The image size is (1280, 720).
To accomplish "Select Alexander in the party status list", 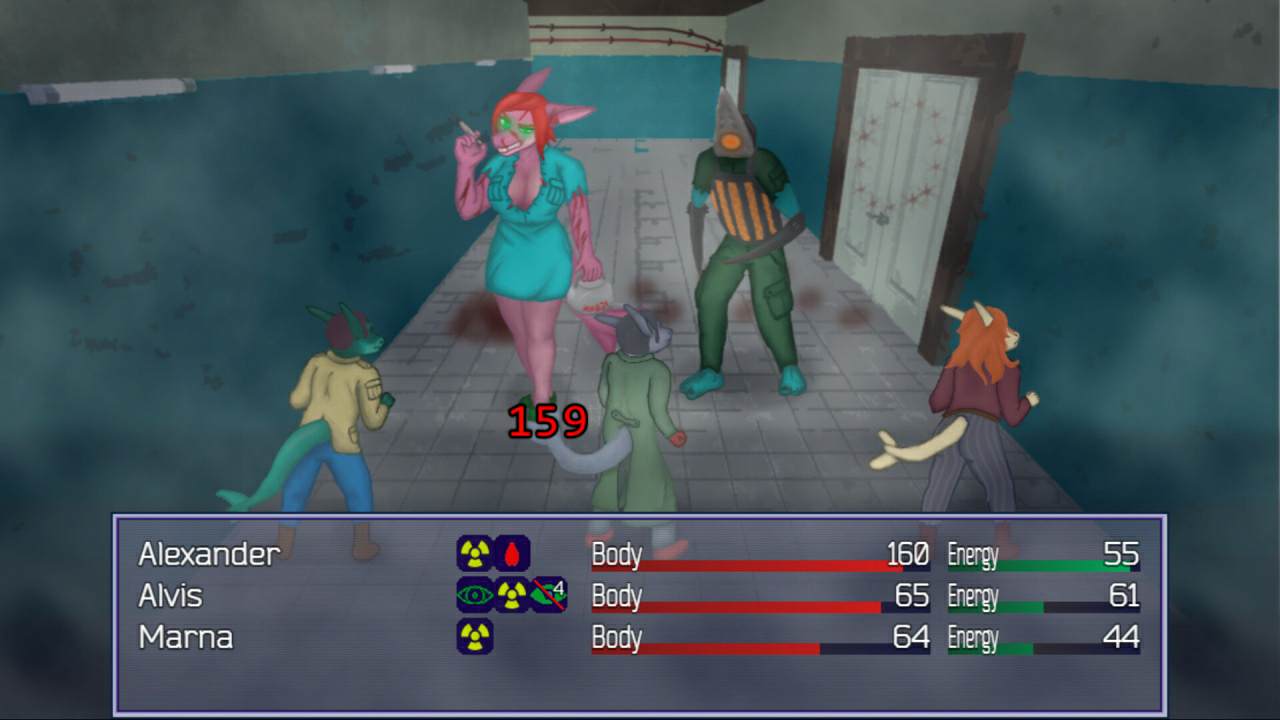I will pos(209,553).
